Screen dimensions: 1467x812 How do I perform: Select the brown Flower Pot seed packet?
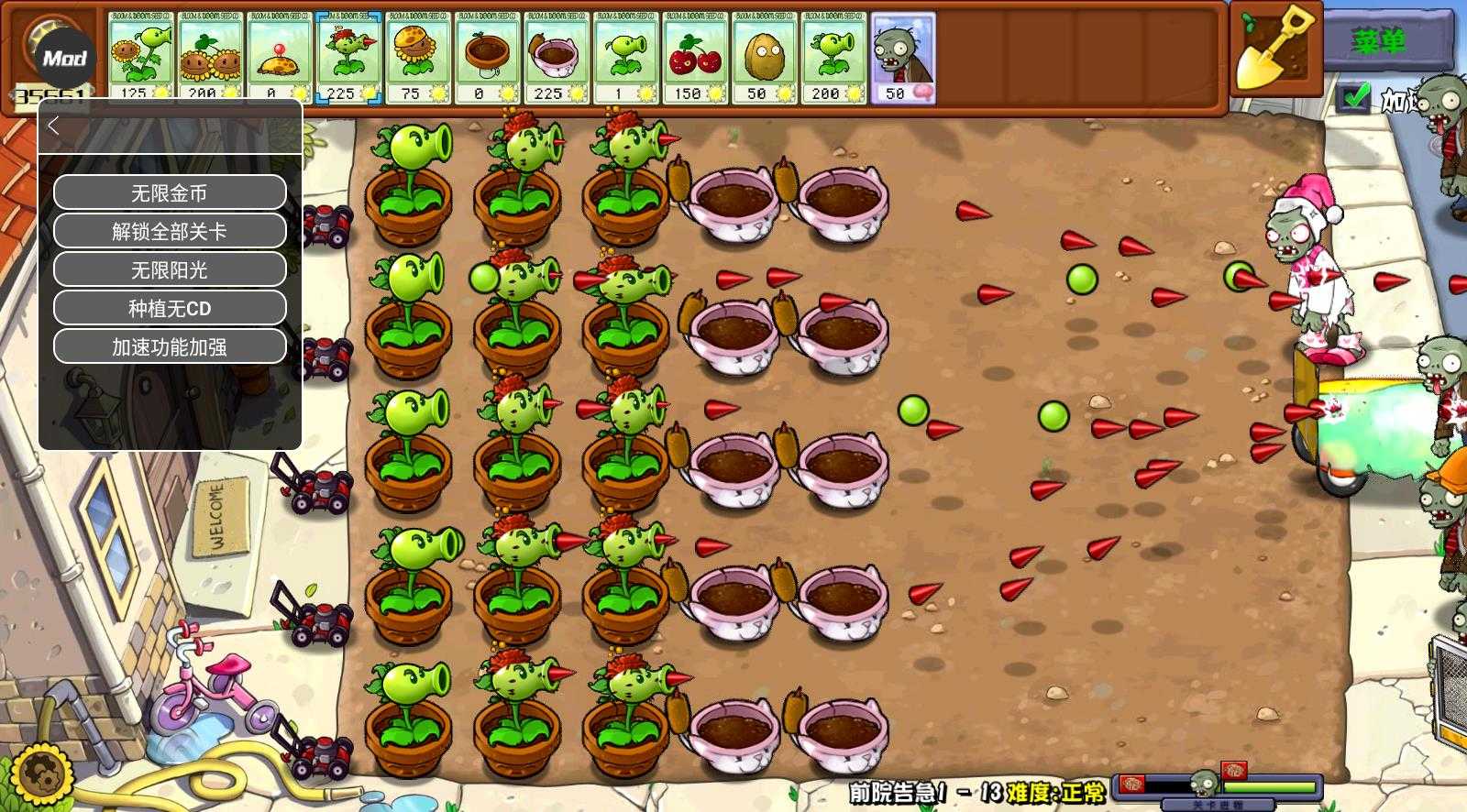click(x=487, y=57)
